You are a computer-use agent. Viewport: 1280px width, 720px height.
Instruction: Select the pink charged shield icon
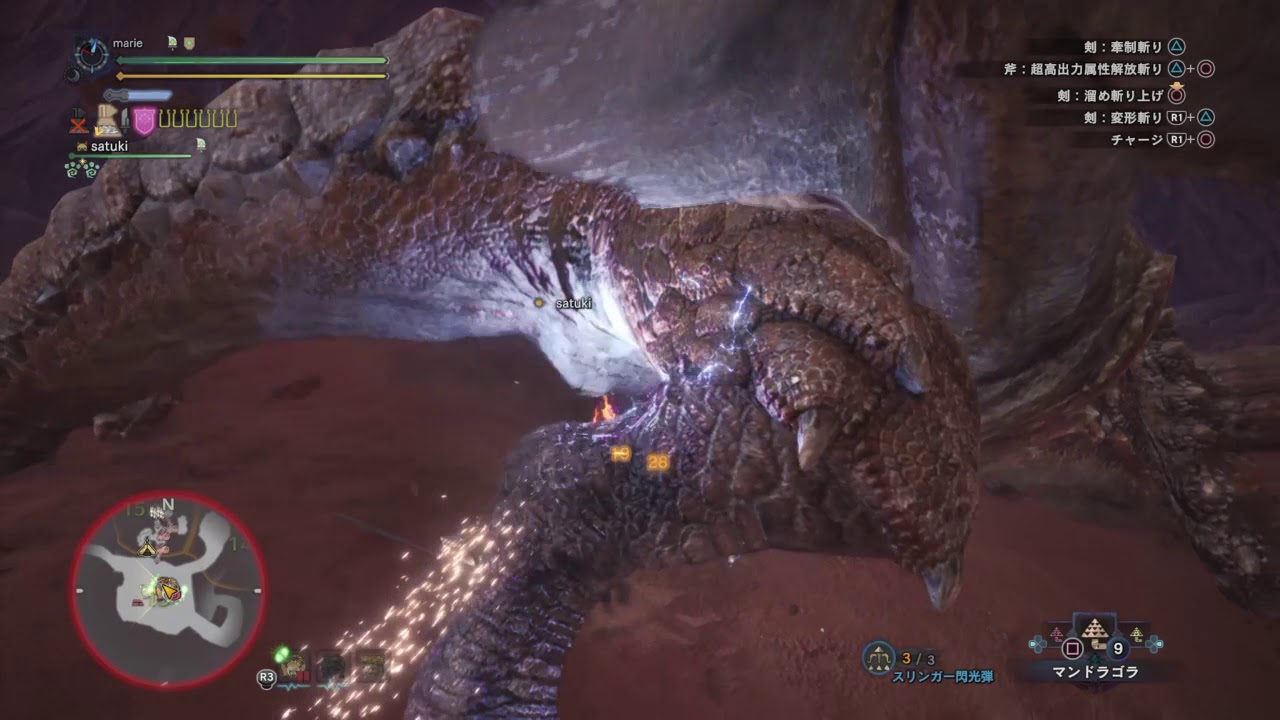[145, 121]
